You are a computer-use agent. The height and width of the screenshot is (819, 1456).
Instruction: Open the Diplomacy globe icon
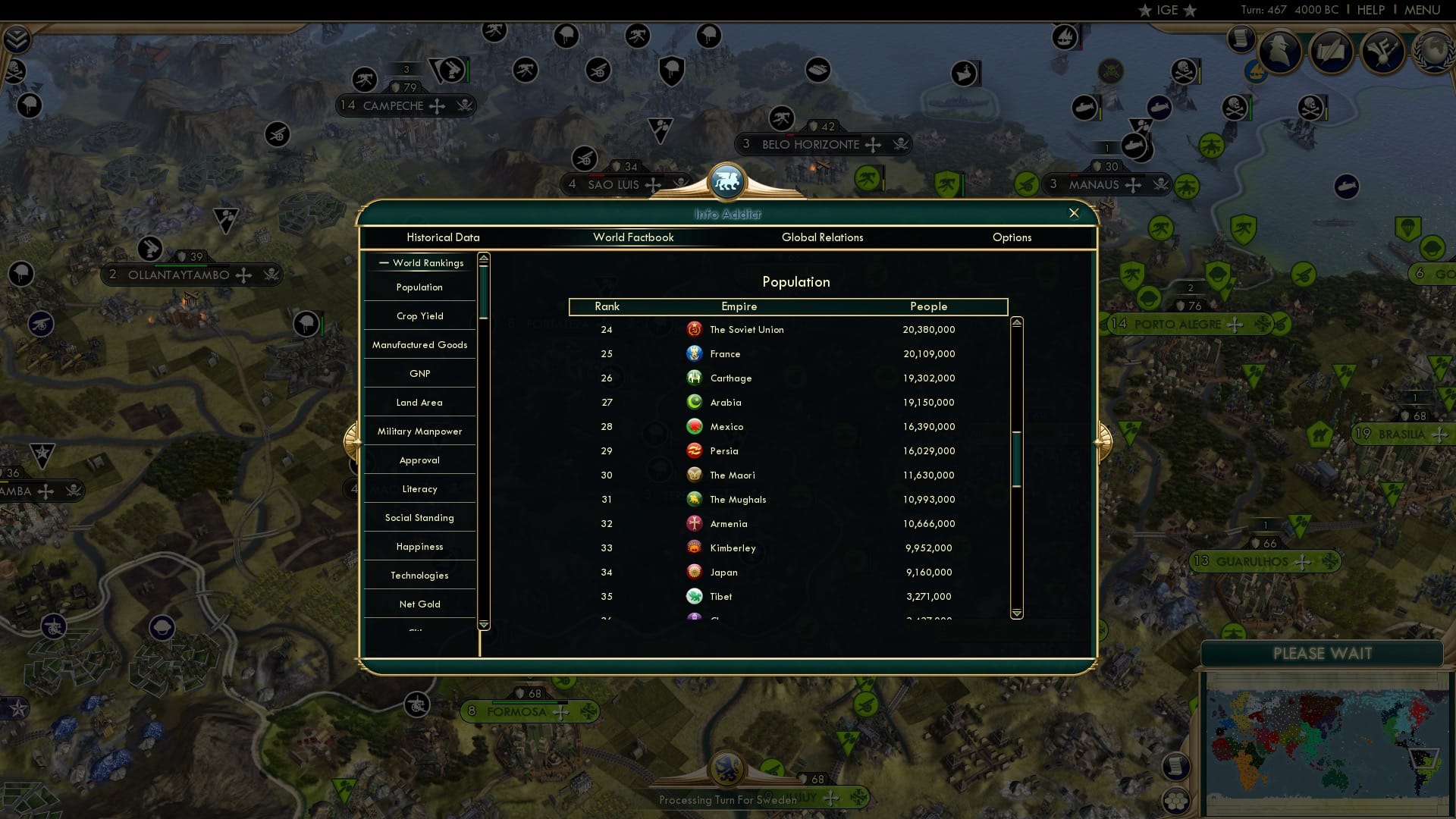(x=1433, y=52)
